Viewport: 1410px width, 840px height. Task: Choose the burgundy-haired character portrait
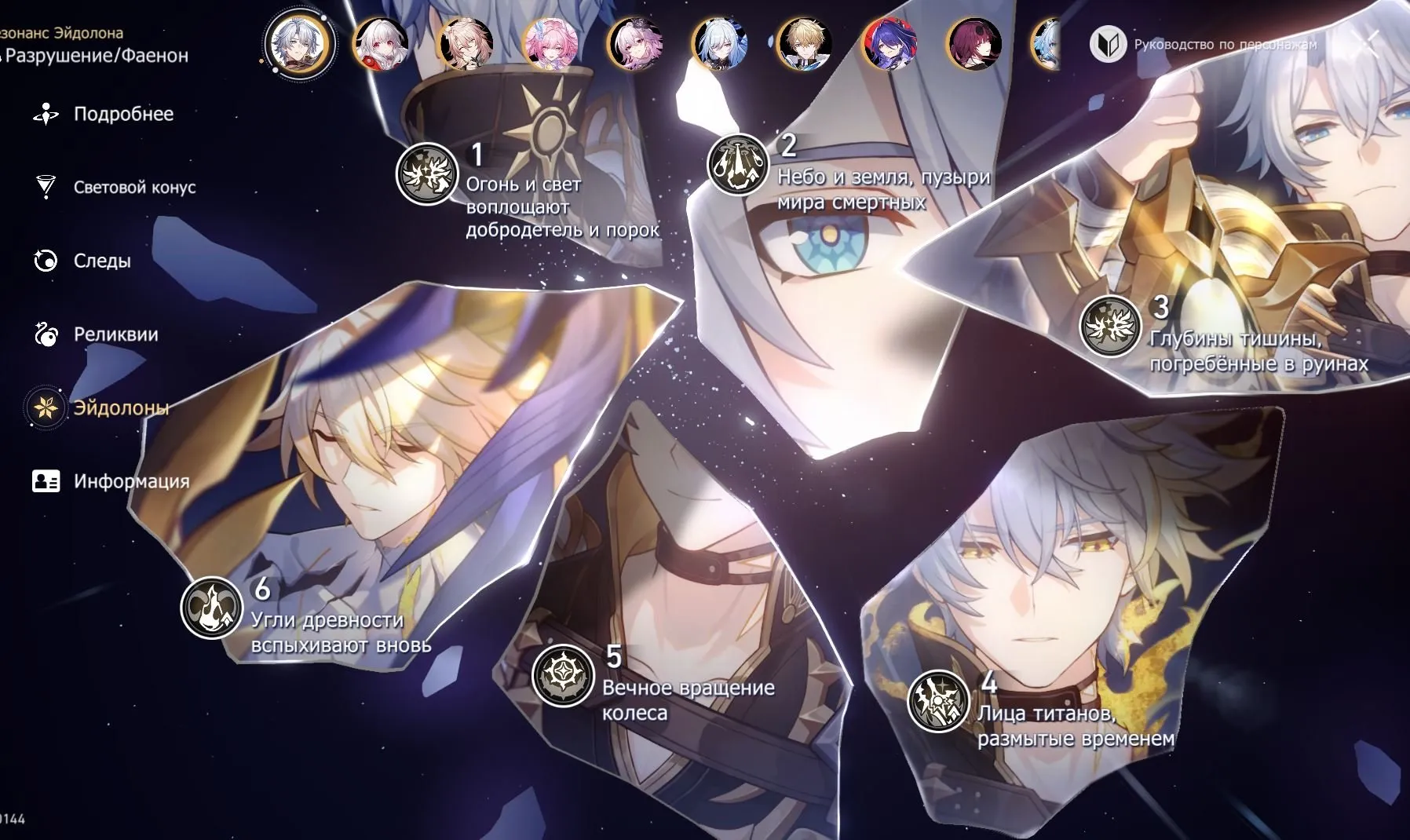click(x=974, y=44)
